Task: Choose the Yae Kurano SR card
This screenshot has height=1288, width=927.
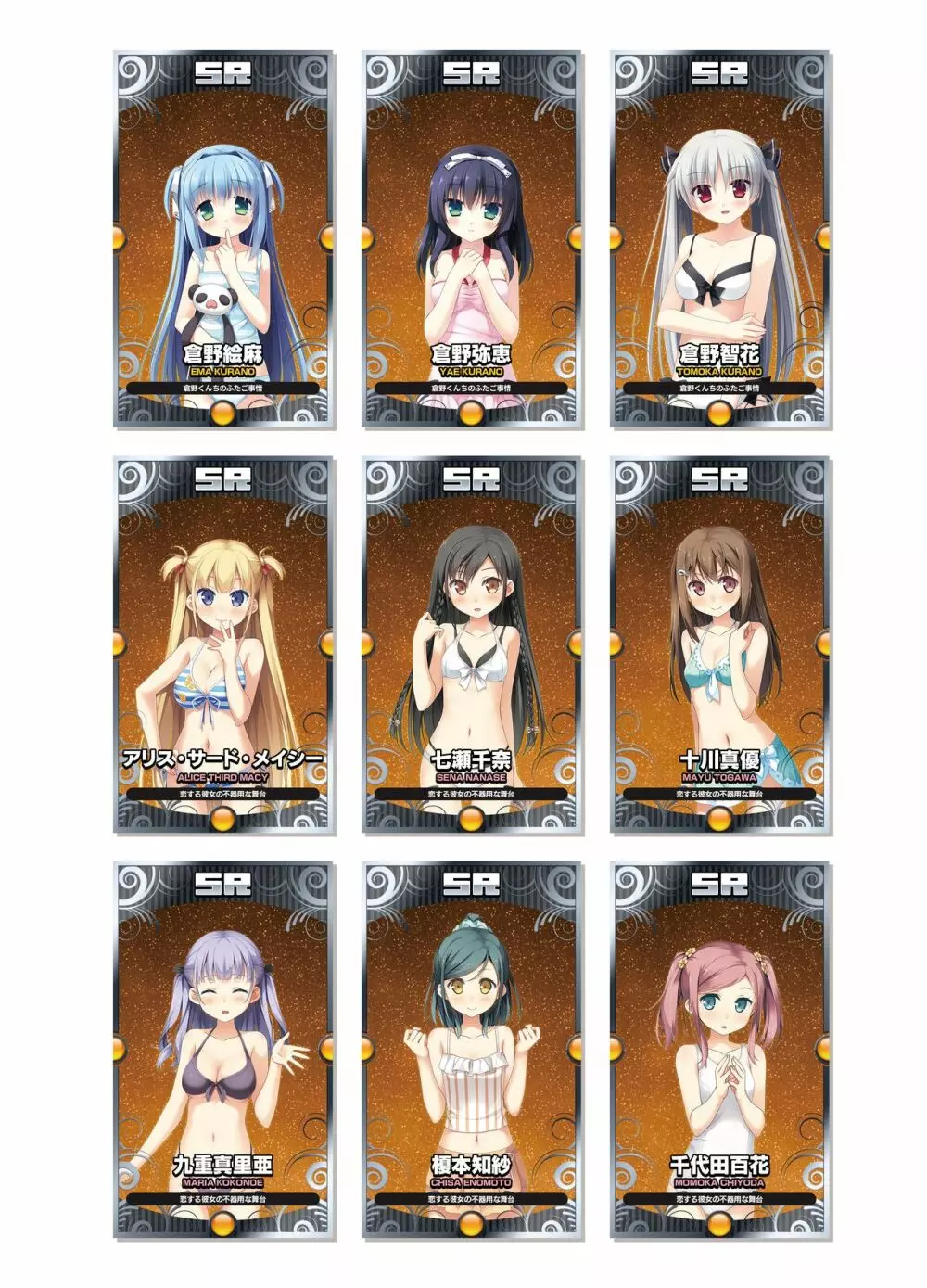Action: [x=472, y=239]
